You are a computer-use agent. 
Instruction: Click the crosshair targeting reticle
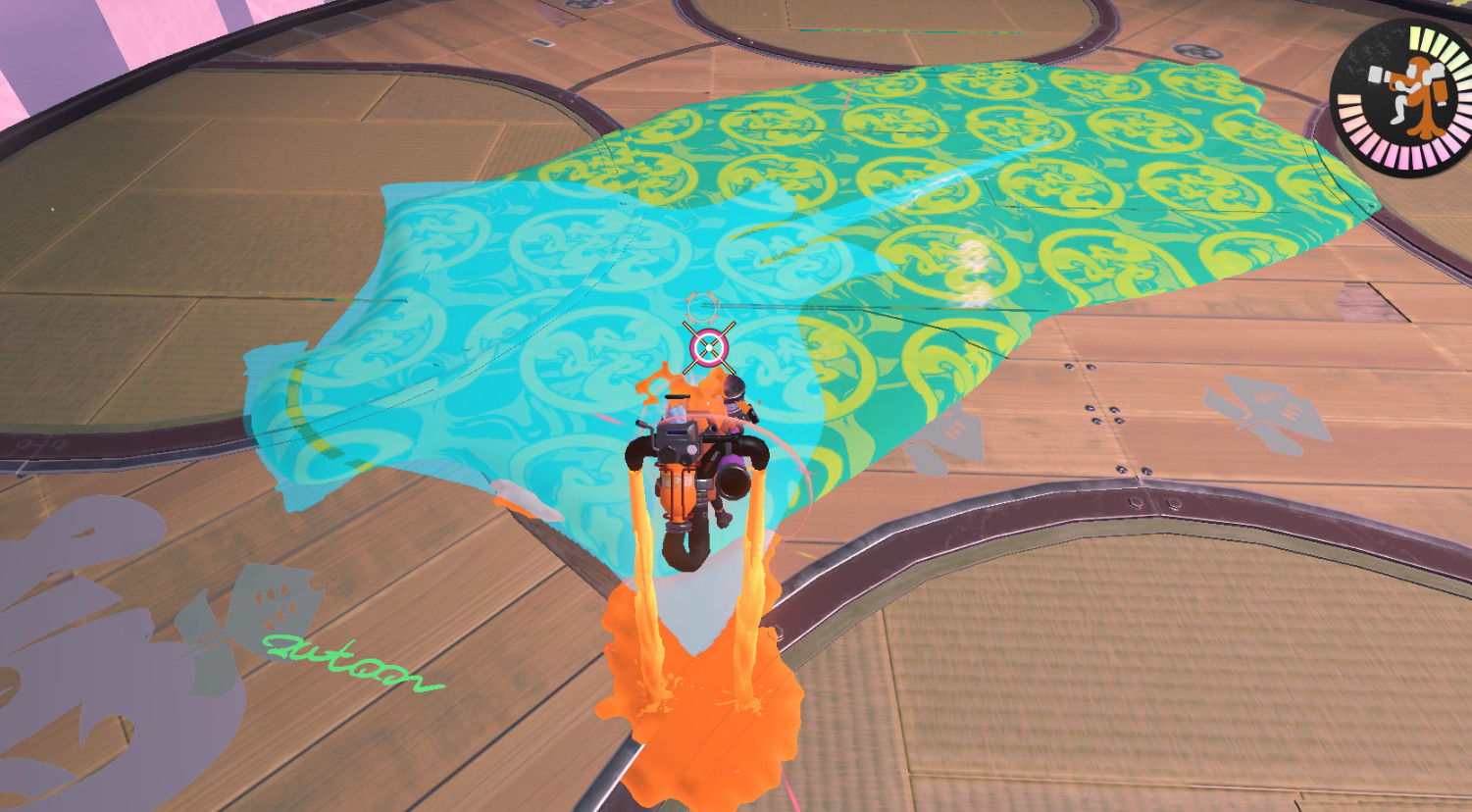pyautogui.click(x=707, y=345)
